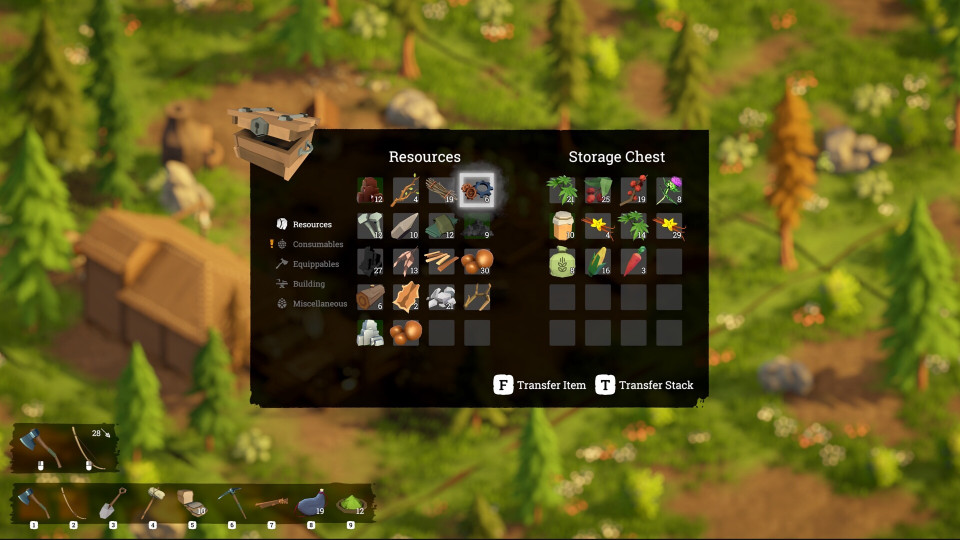Select the Miscellaneous category
This screenshot has height=540, width=960.
pos(319,304)
